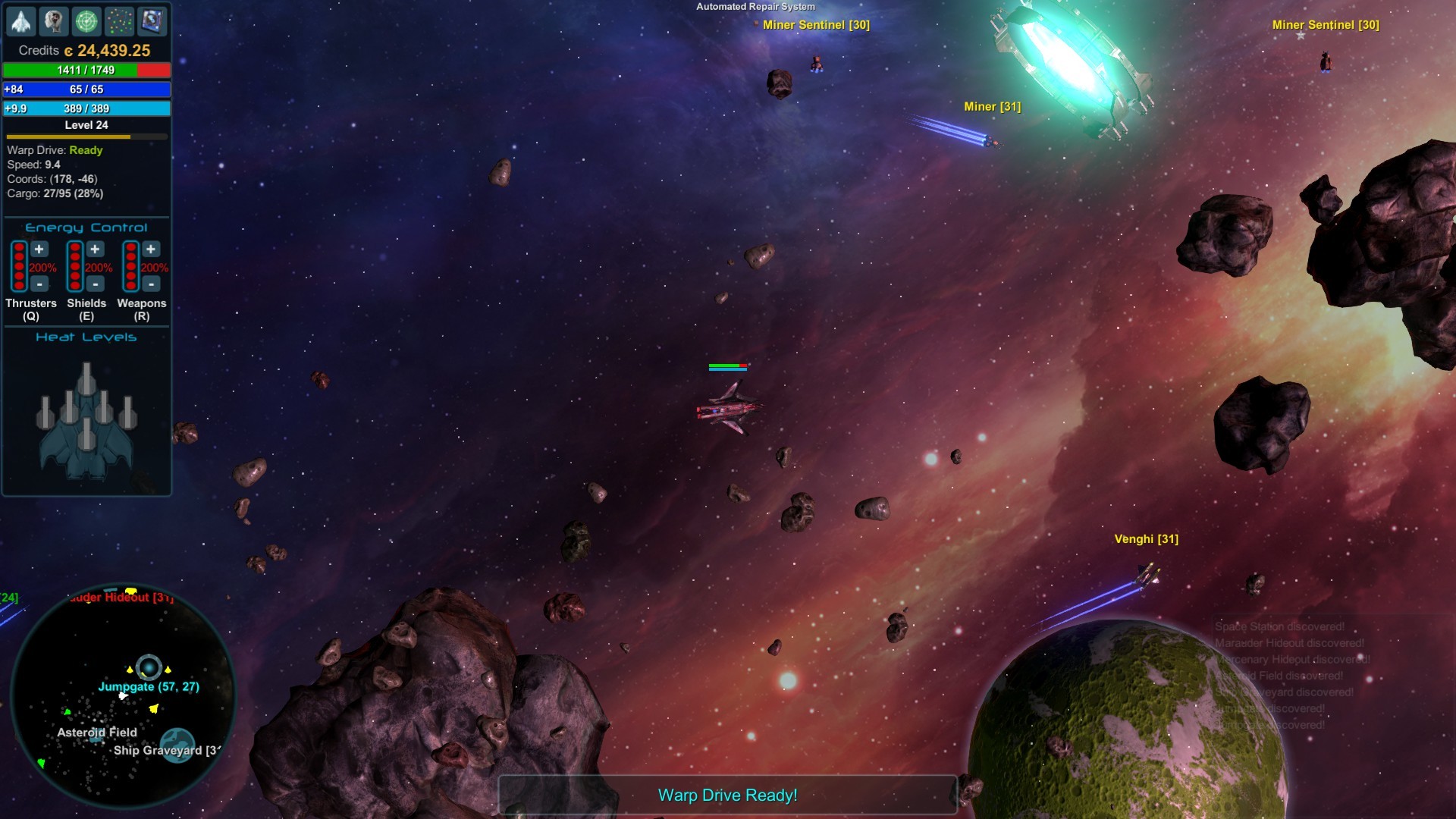Viewport: 1456px width, 819px height.
Task: Click the screenshot/gallery panel icon
Action: (152, 21)
